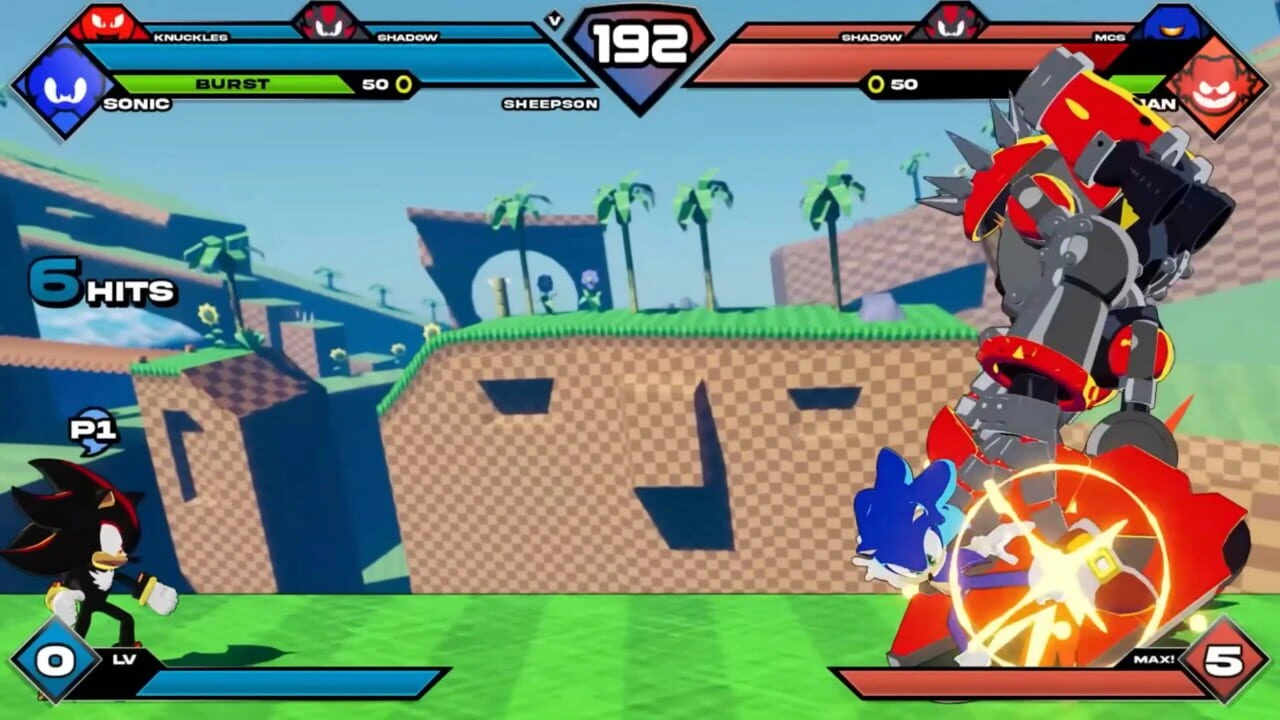
Task: Click the SHEEPSON name label
Action: (x=551, y=103)
